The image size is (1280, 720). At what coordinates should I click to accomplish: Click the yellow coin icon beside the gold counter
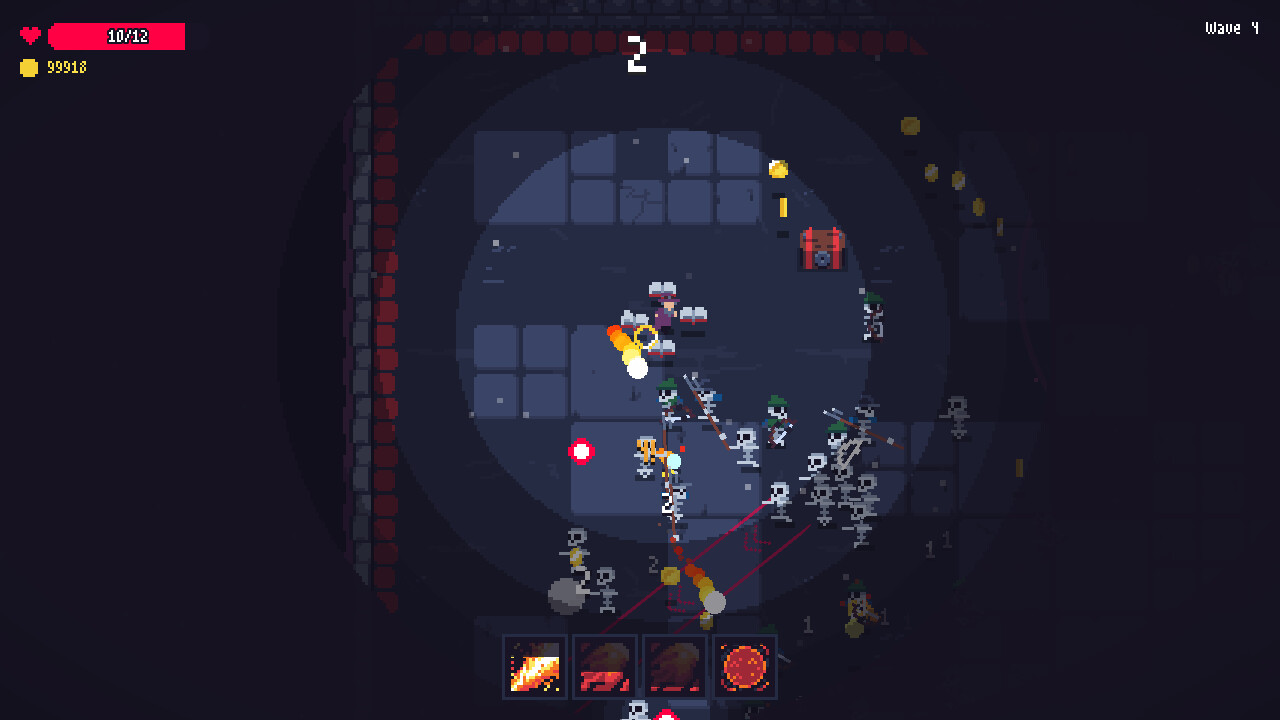[x=27, y=68]
